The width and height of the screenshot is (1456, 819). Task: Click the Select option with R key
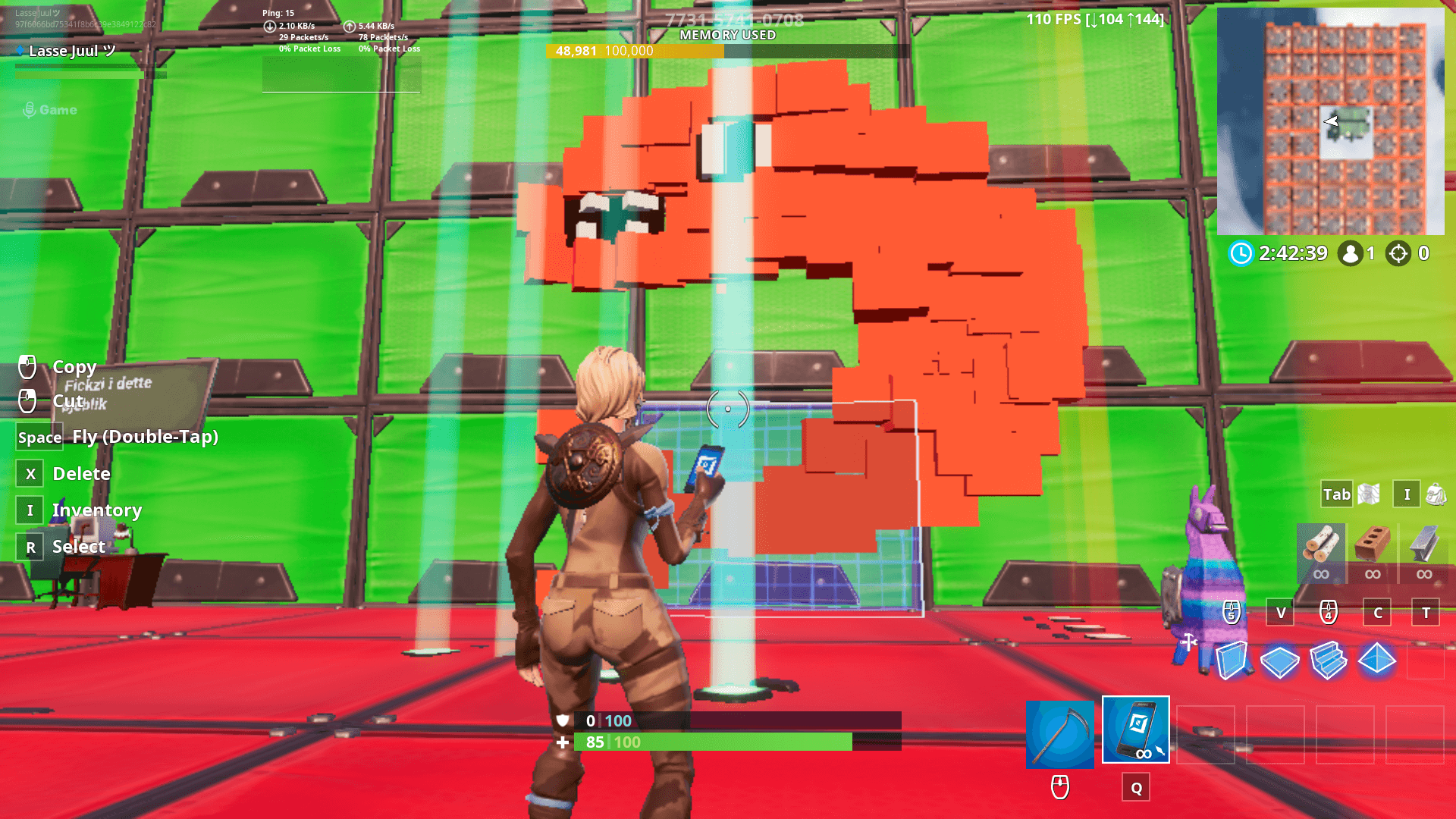point(78,546)
